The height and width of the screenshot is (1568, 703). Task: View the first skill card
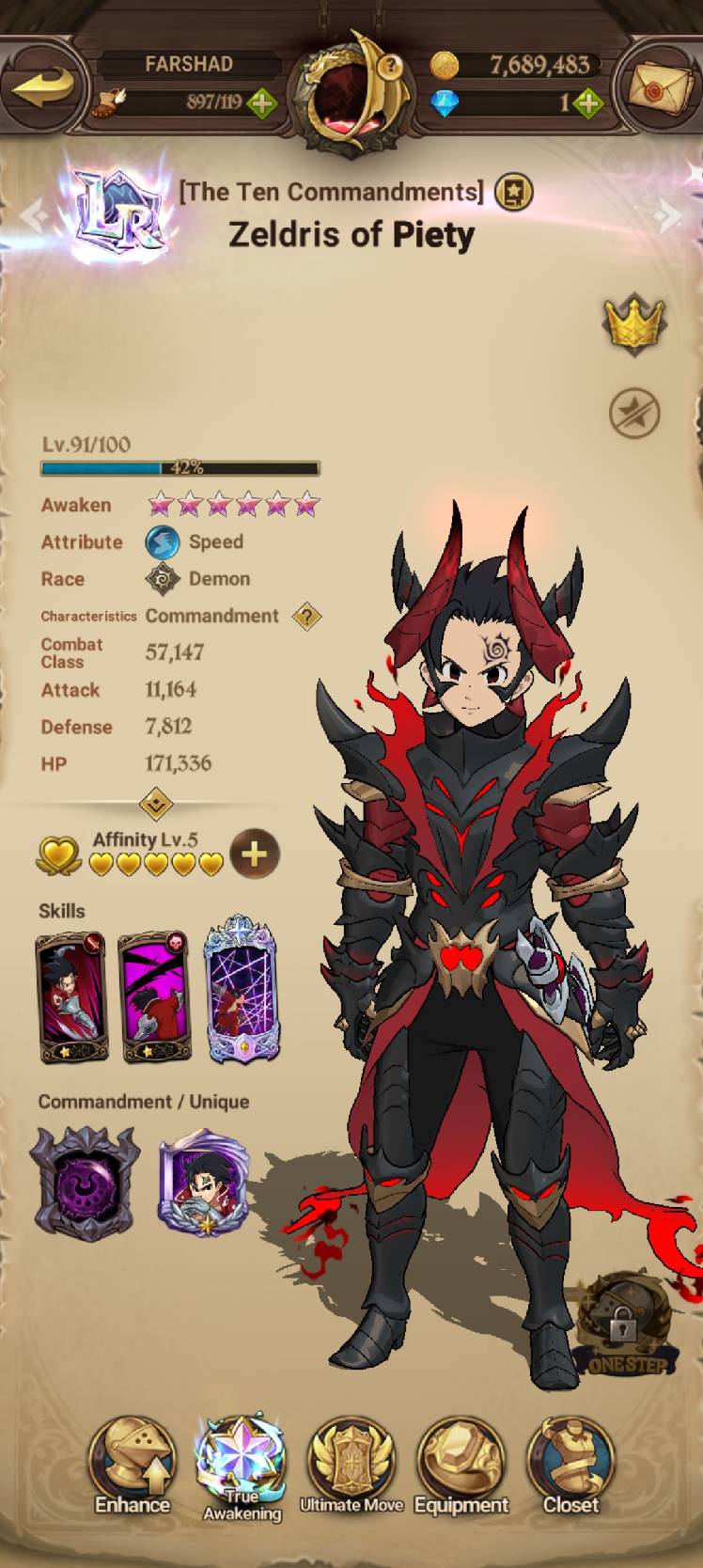pos(71,996)
